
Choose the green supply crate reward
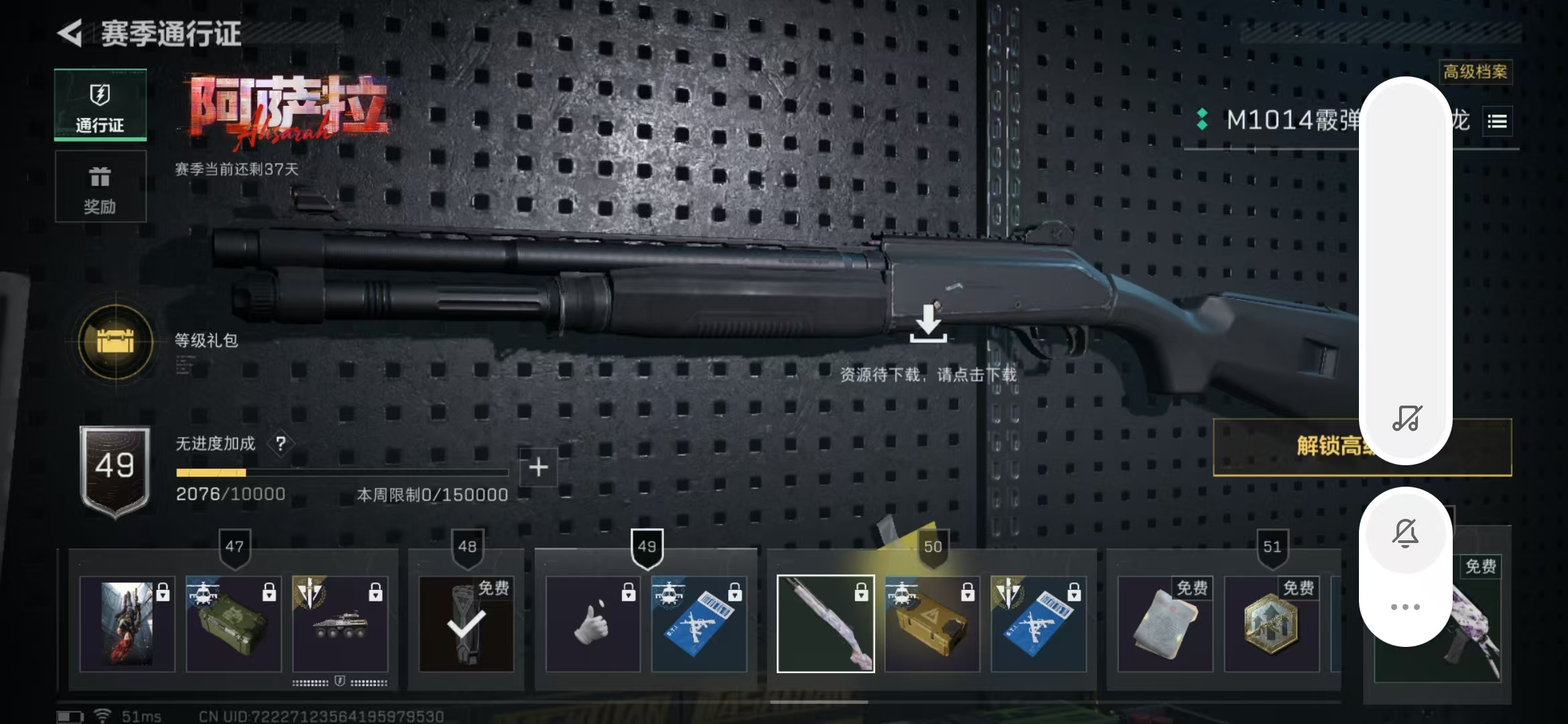[233, 624]
